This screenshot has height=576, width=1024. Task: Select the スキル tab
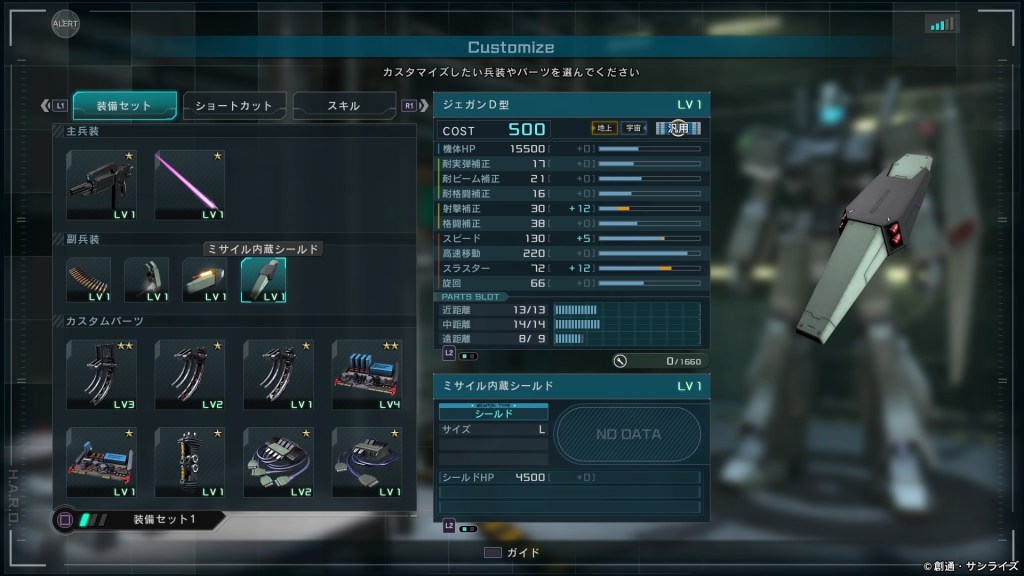pyautogui.click(x=343, y=105)
